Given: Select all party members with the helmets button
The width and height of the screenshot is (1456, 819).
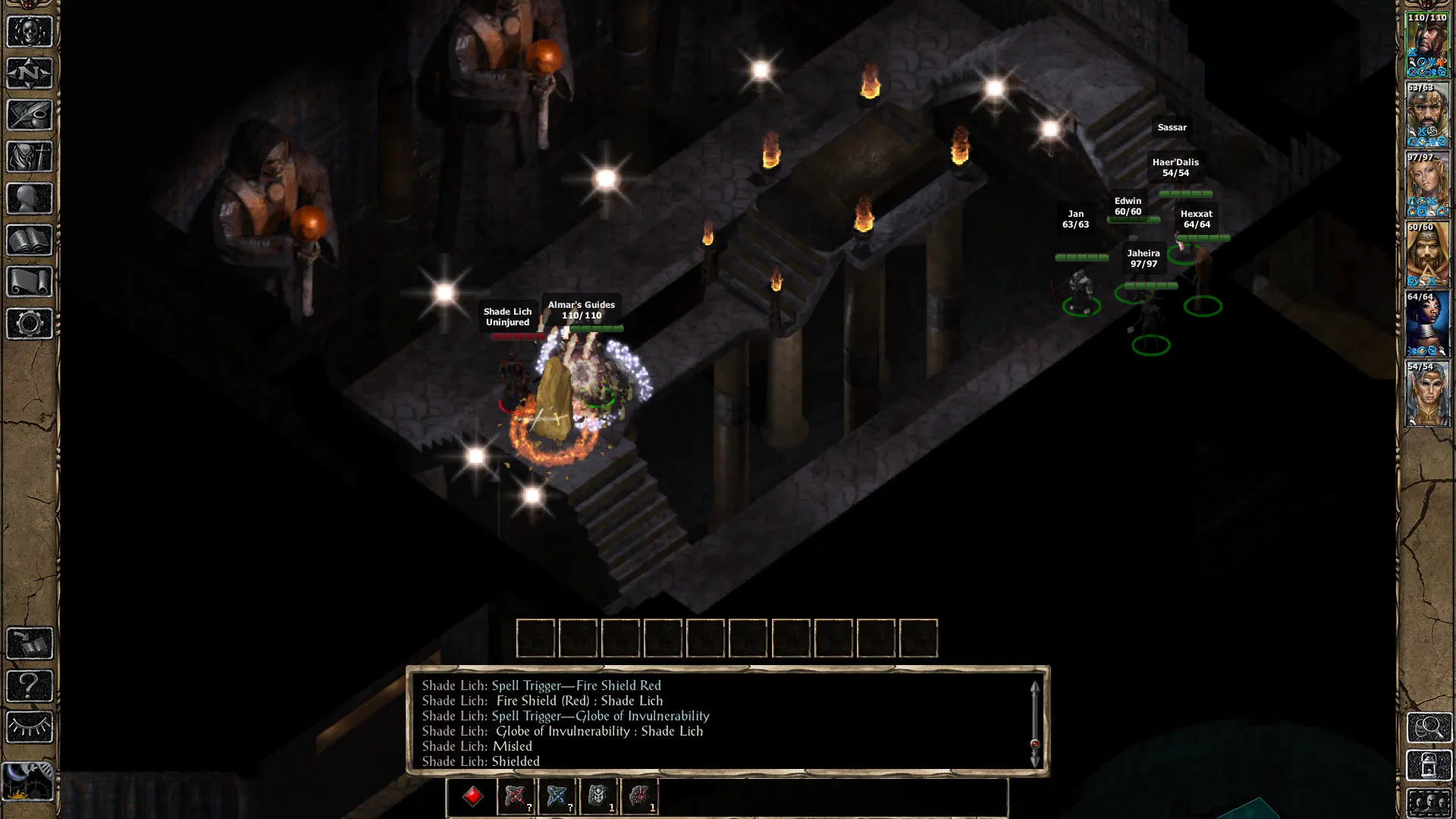Looking at the screenshot, I should pos(1429,803).
